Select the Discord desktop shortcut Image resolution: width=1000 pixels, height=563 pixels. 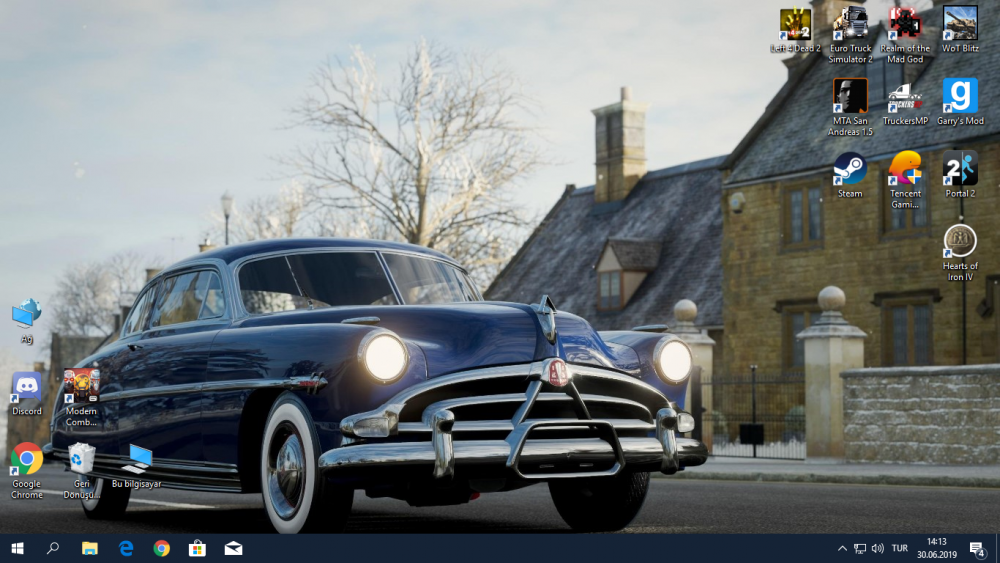tap(27, 387)
